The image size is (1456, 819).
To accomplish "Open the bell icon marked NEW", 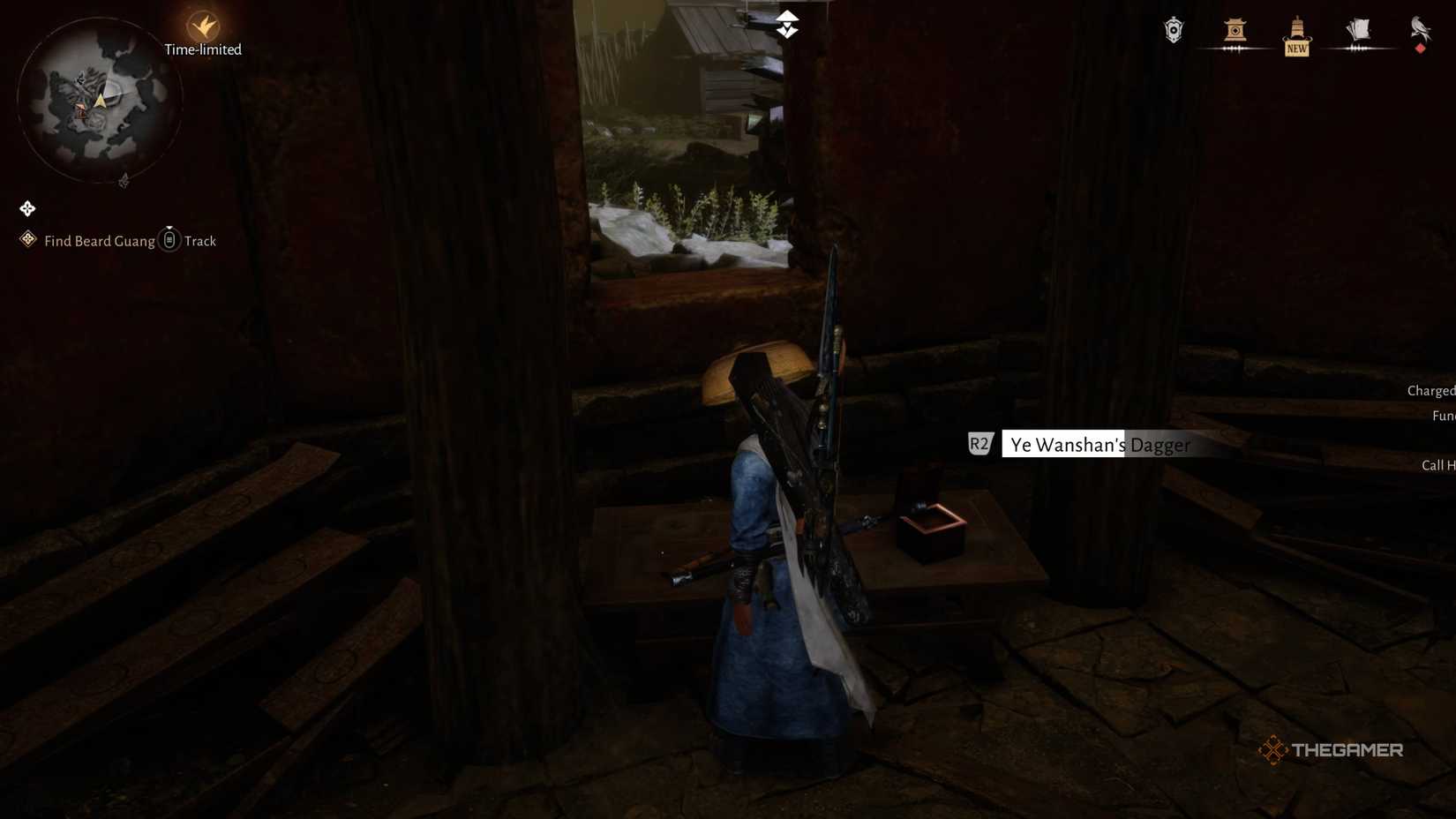I will tap(1295, 27).
